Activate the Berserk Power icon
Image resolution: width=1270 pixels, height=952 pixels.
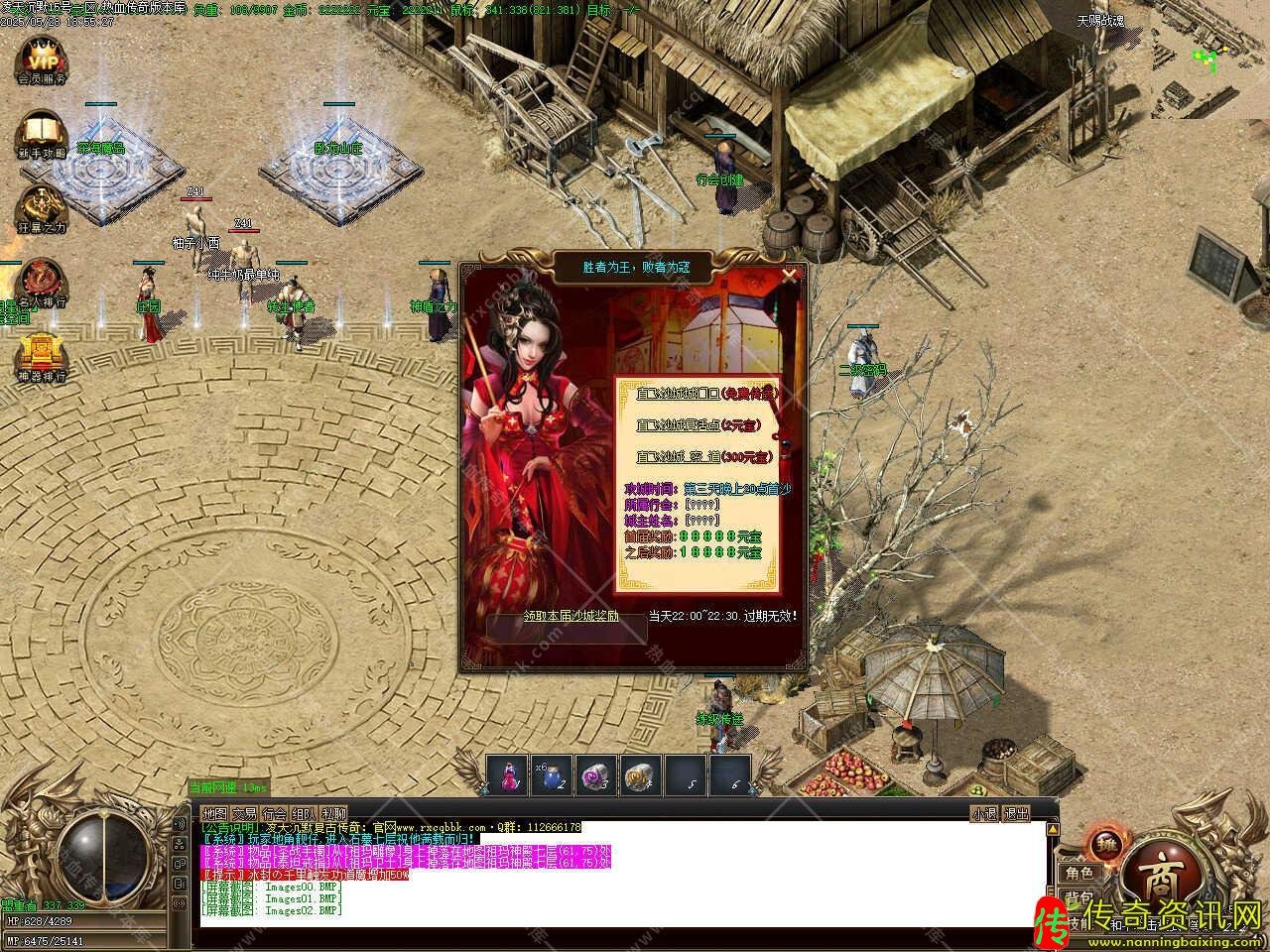click(41, 208)
